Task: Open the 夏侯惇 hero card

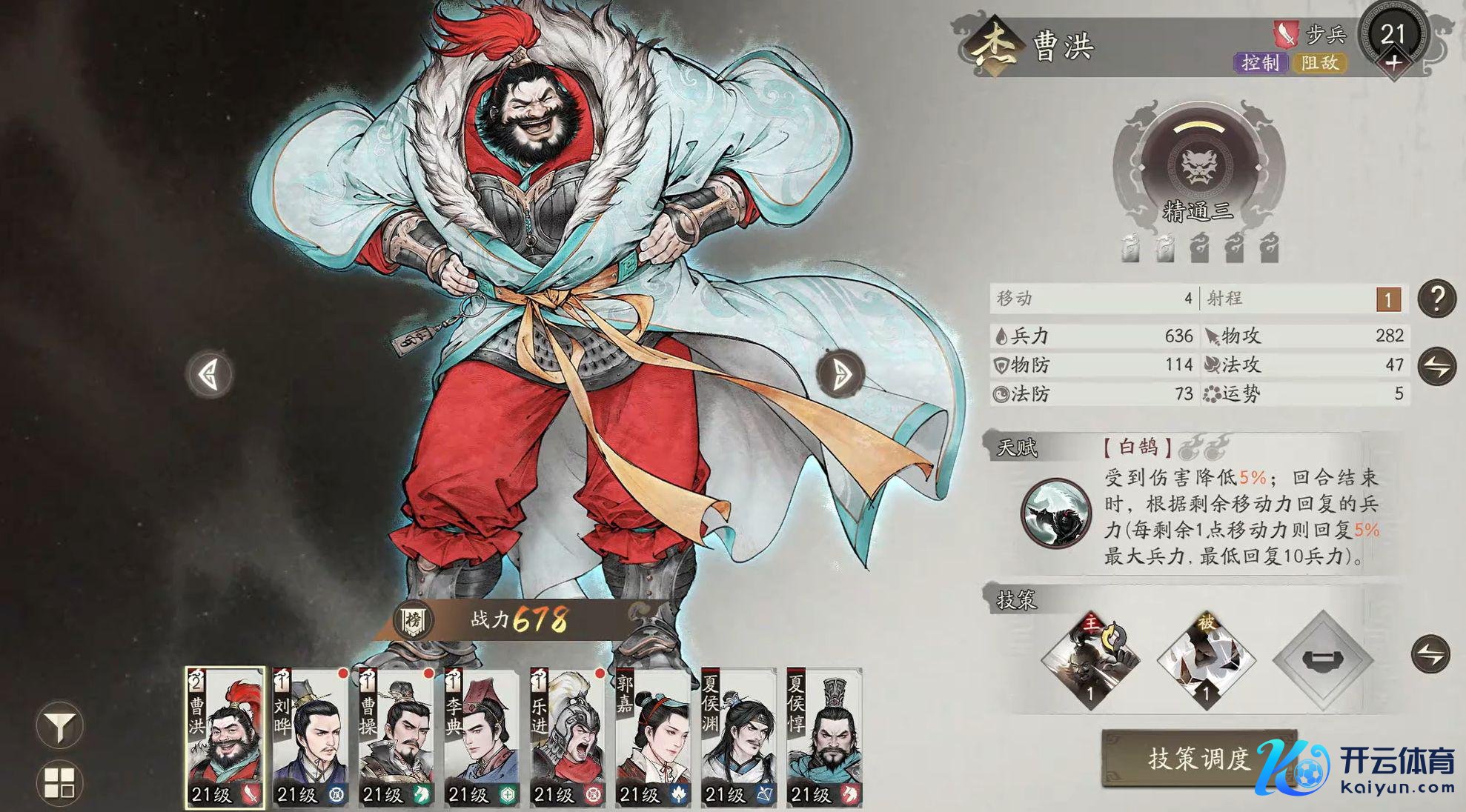Action: coord(824,736)
